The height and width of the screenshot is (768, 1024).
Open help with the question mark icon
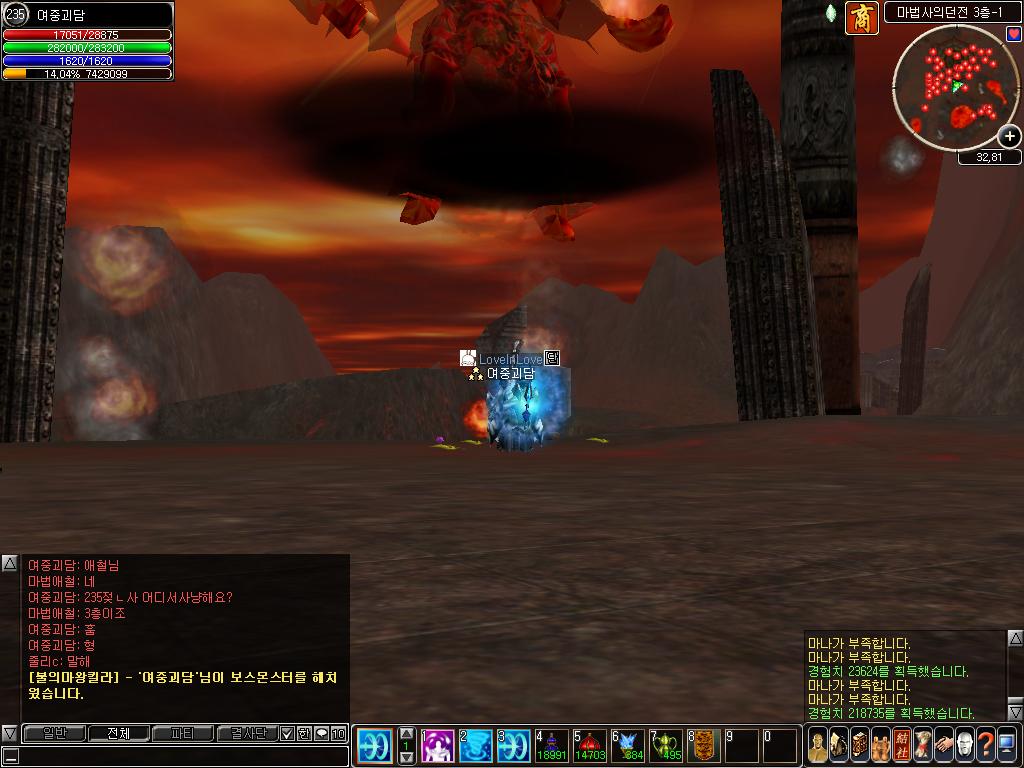click(986, 745)
